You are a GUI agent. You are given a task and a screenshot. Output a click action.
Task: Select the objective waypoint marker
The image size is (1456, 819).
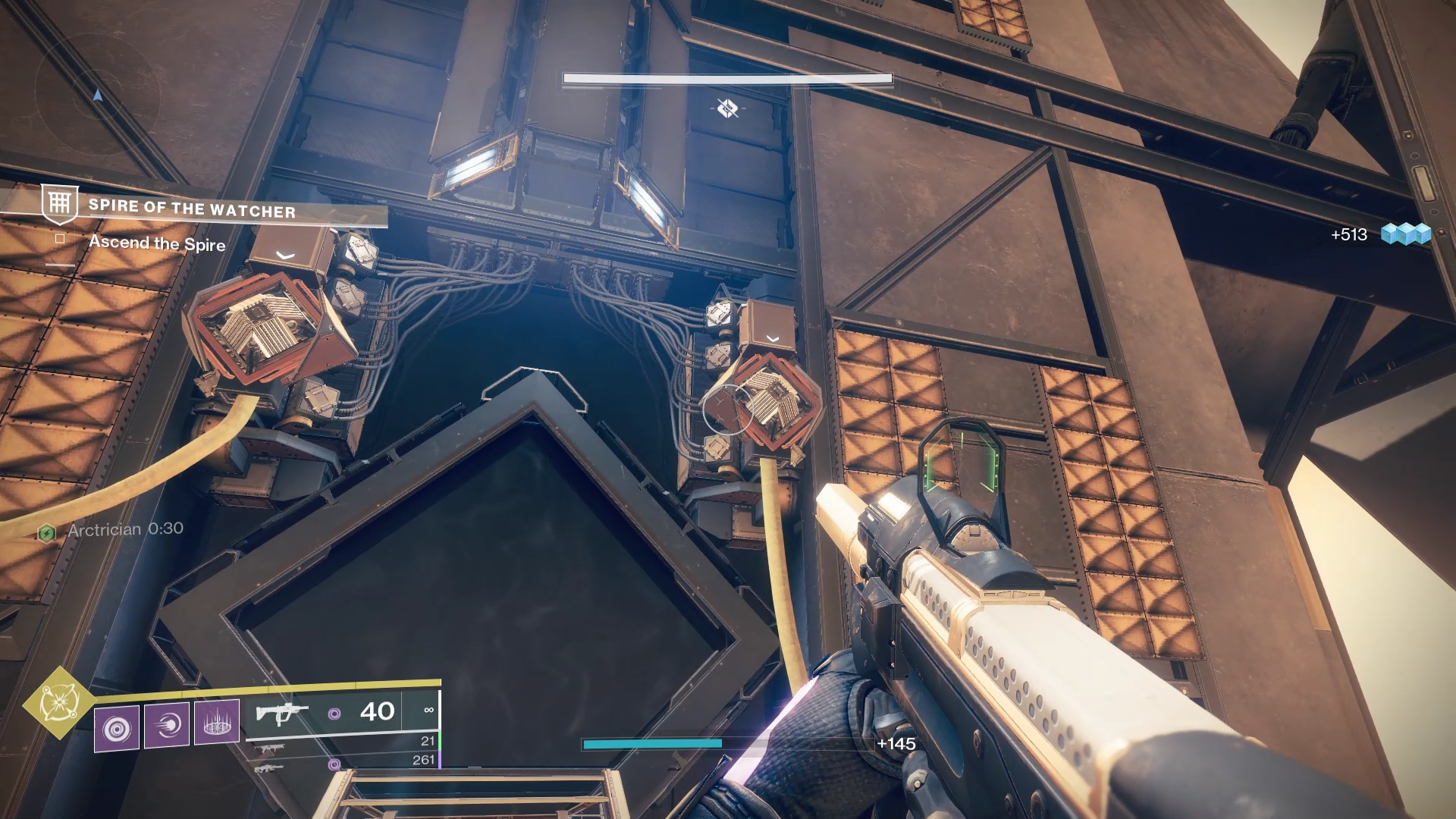click(x=727, y=108)
